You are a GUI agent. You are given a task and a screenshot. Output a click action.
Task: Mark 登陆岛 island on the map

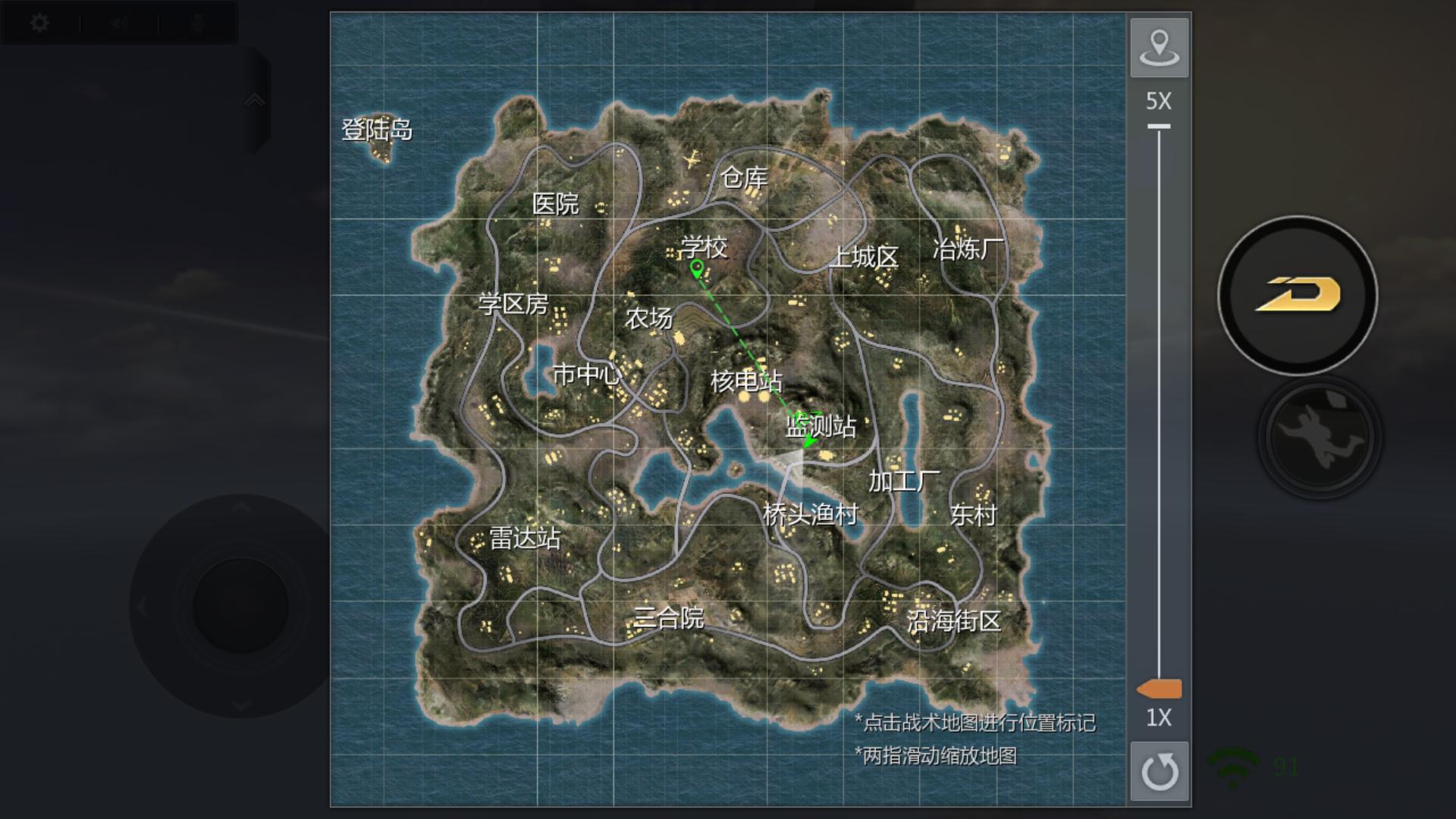377,130
